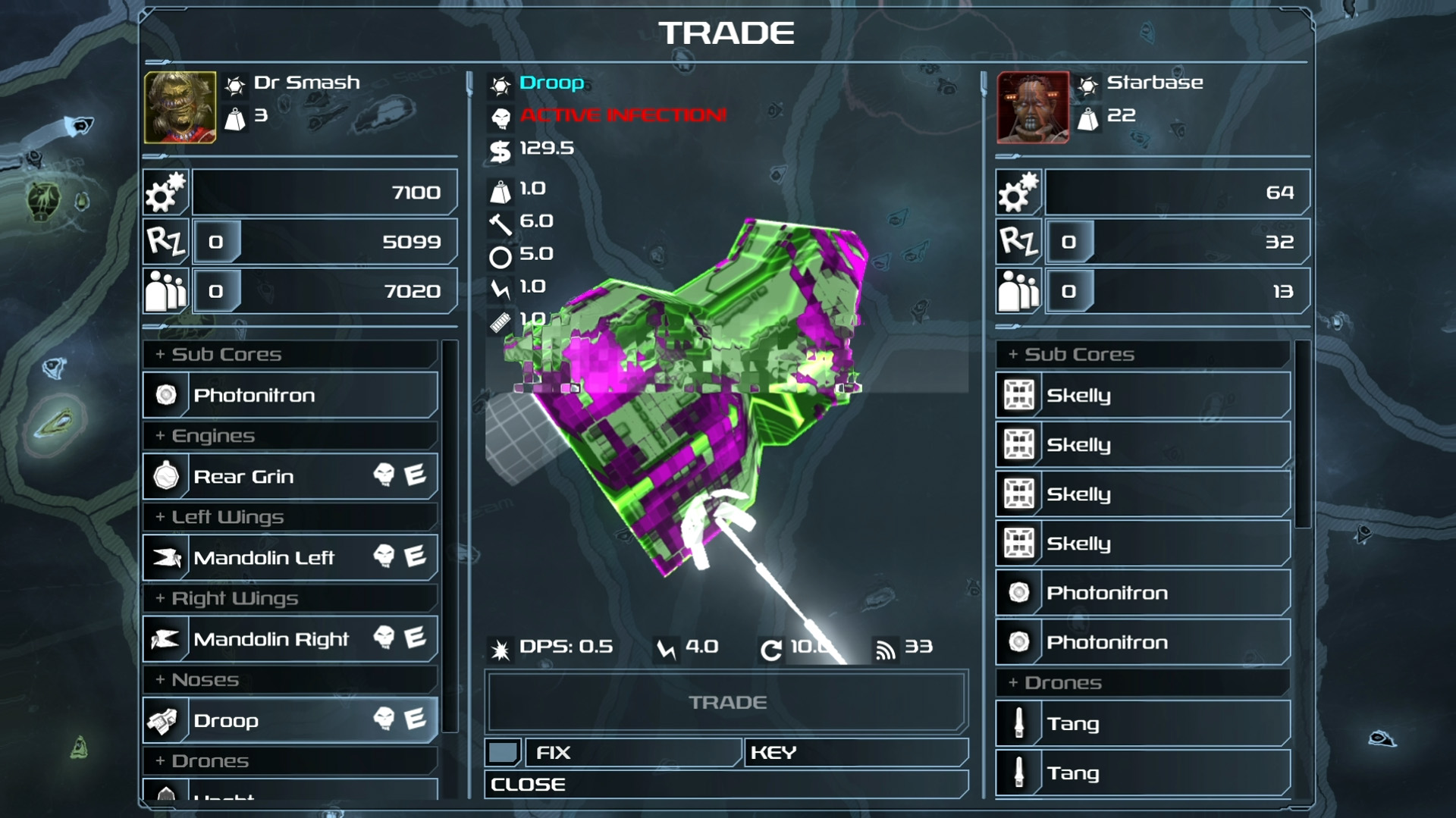Toggle the square box beside FIX
This screenshot has width=1456, height=818.
point(502,752)
